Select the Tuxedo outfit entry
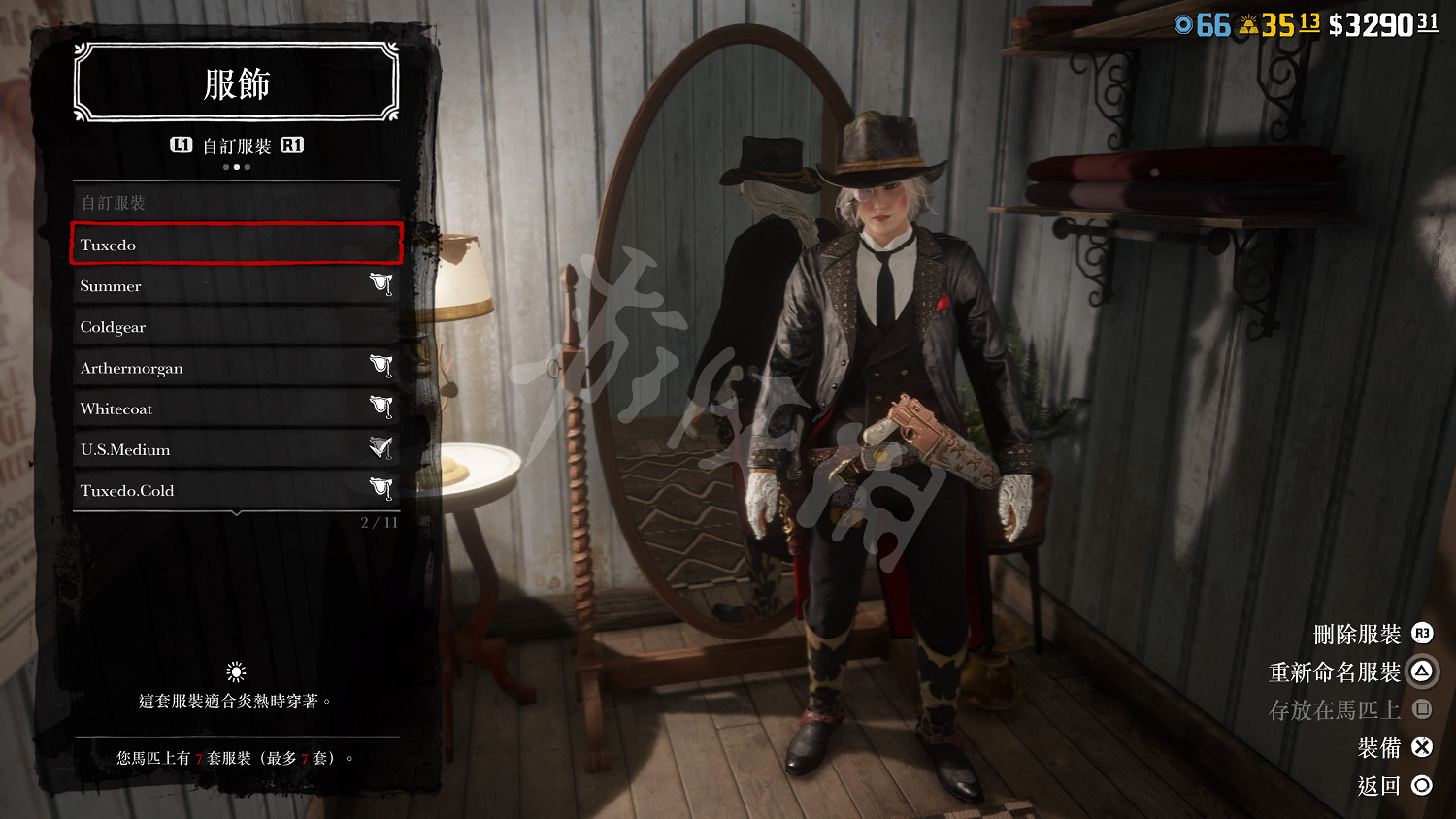Image resolution: width=1456 pixels, height=819 pixels. pos(236,244)
